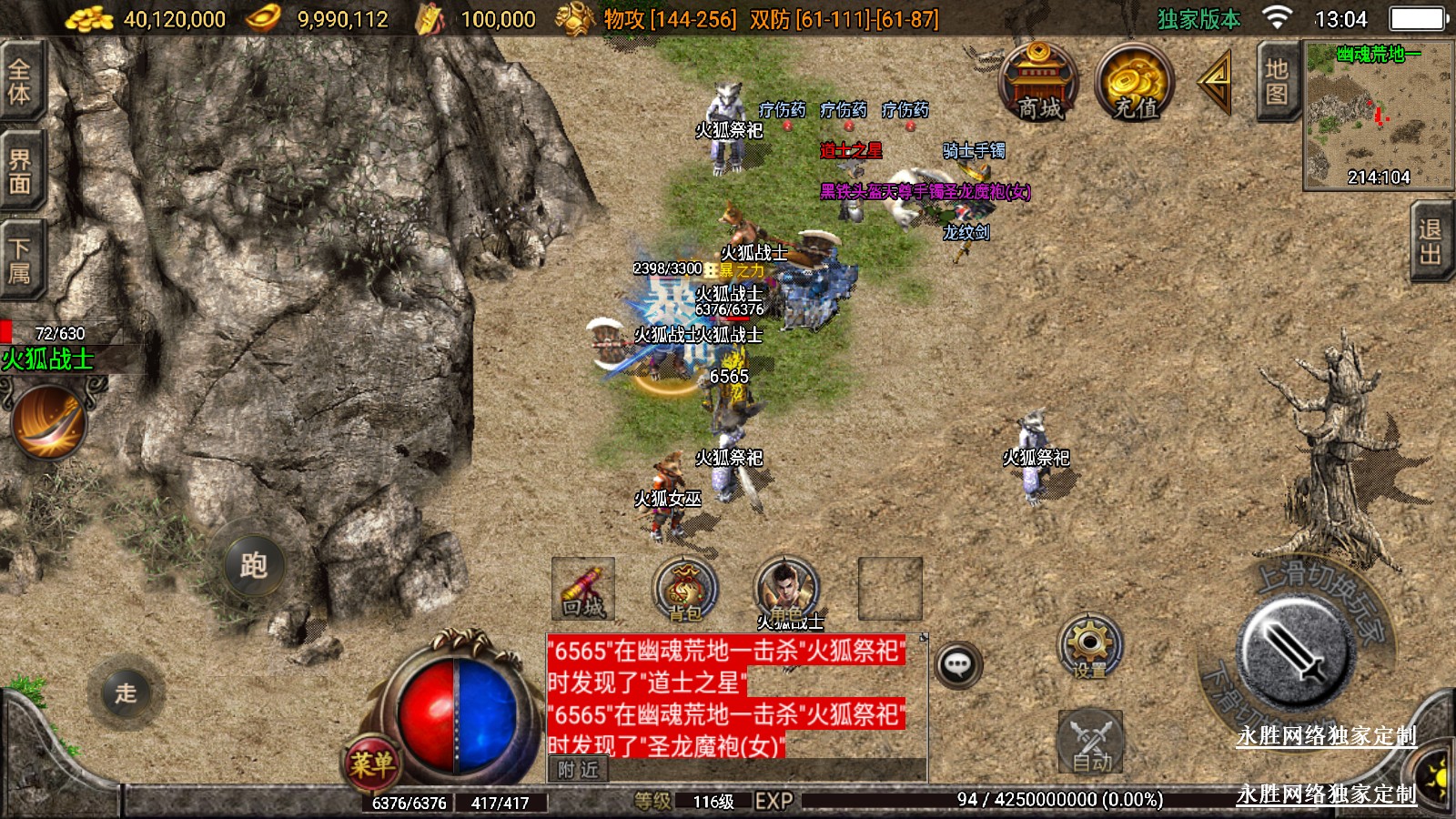Open the 设置 settings gear
The image size is (1456, 819).
(1089, 646)
